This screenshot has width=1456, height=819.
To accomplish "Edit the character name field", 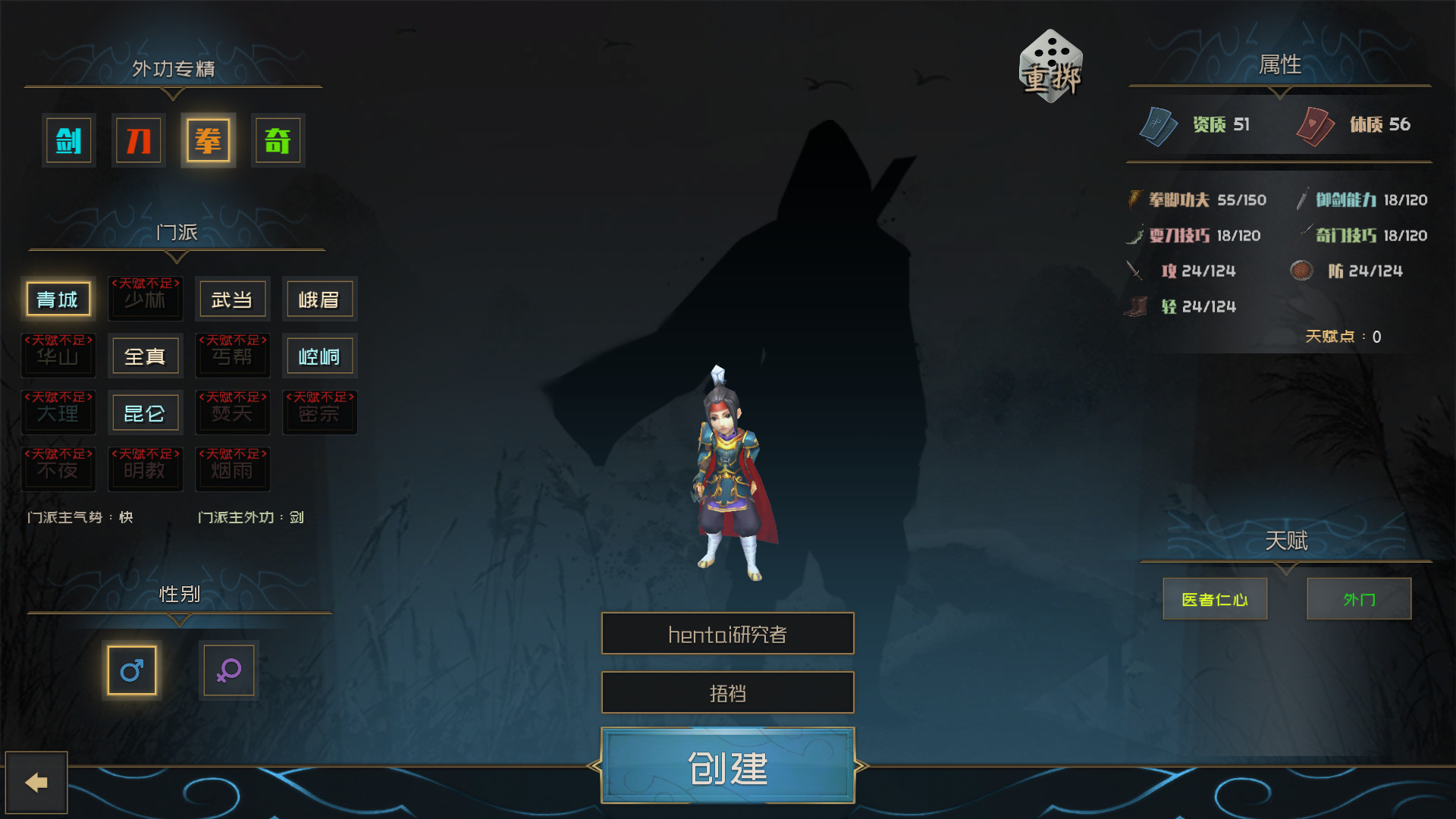I will click(x=727, y=634).
